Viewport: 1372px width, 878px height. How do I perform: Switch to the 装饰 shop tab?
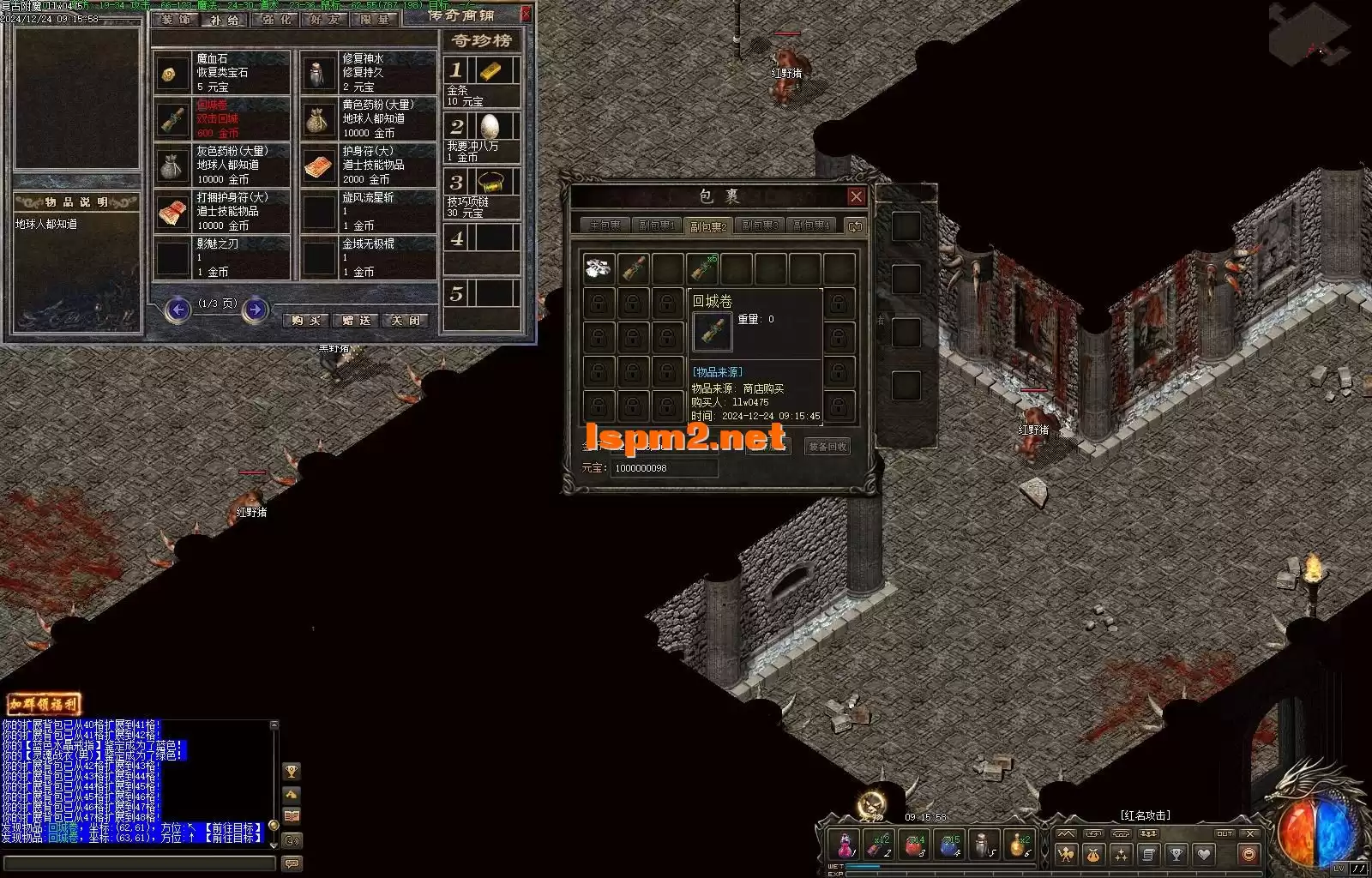pyautogui.click(x=177, y=20)
